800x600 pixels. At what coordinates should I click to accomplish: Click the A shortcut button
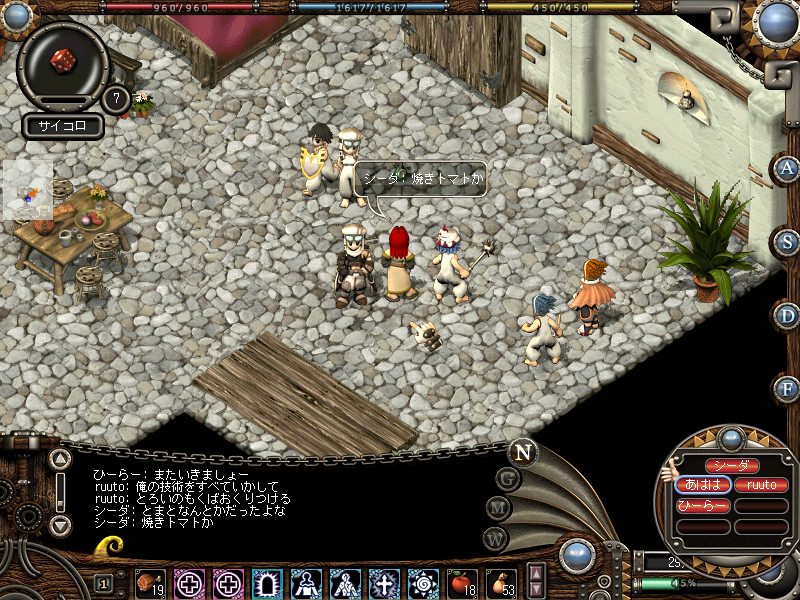click(x=787, y=169)
